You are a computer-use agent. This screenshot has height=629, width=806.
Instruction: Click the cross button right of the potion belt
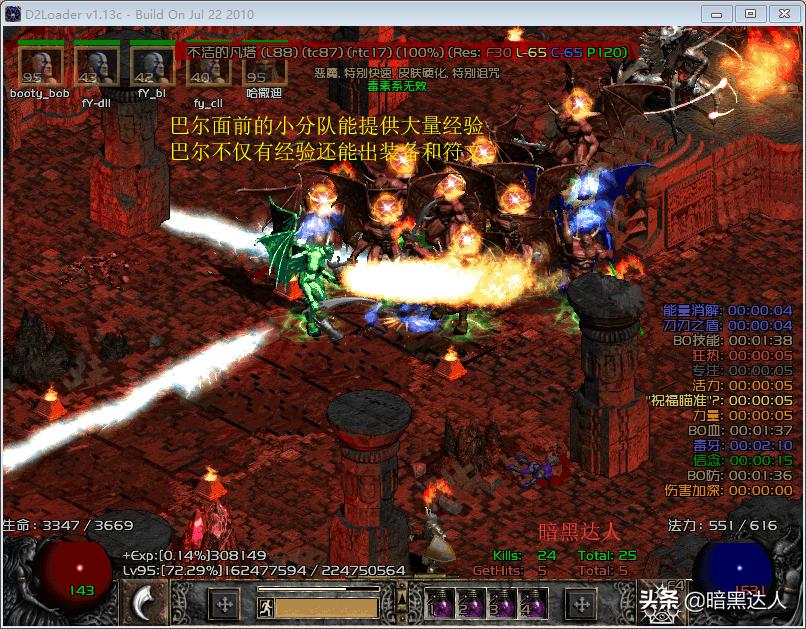coord(581,603)
